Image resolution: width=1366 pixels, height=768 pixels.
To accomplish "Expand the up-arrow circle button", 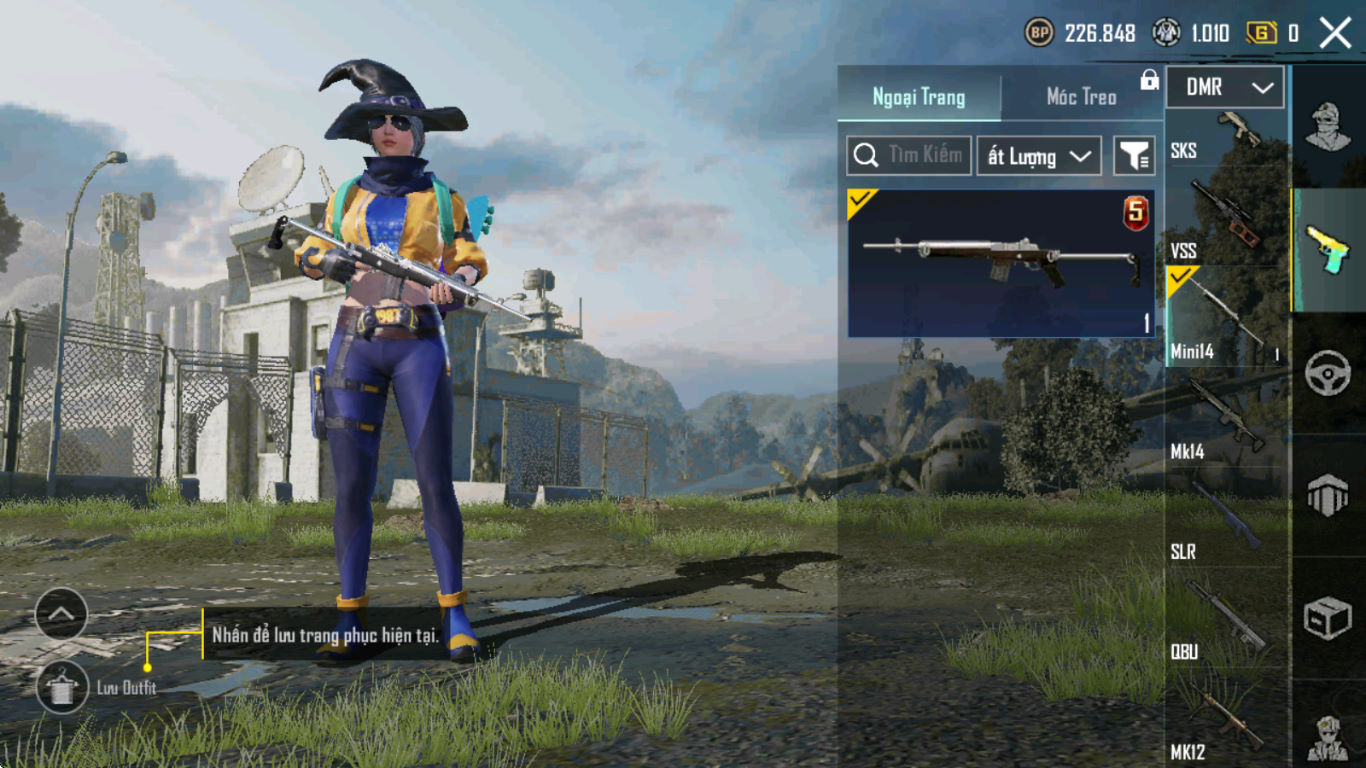I will pyautogui.click(x=62, y=614).
